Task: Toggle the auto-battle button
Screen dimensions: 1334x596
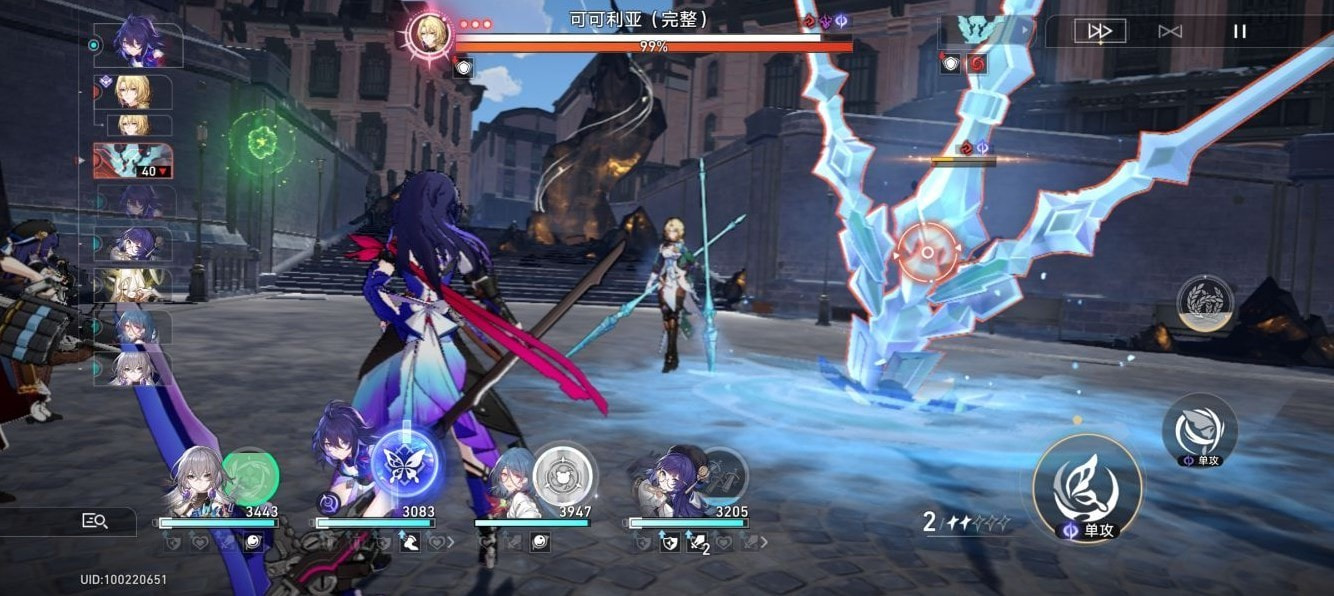Action: 1170,31
